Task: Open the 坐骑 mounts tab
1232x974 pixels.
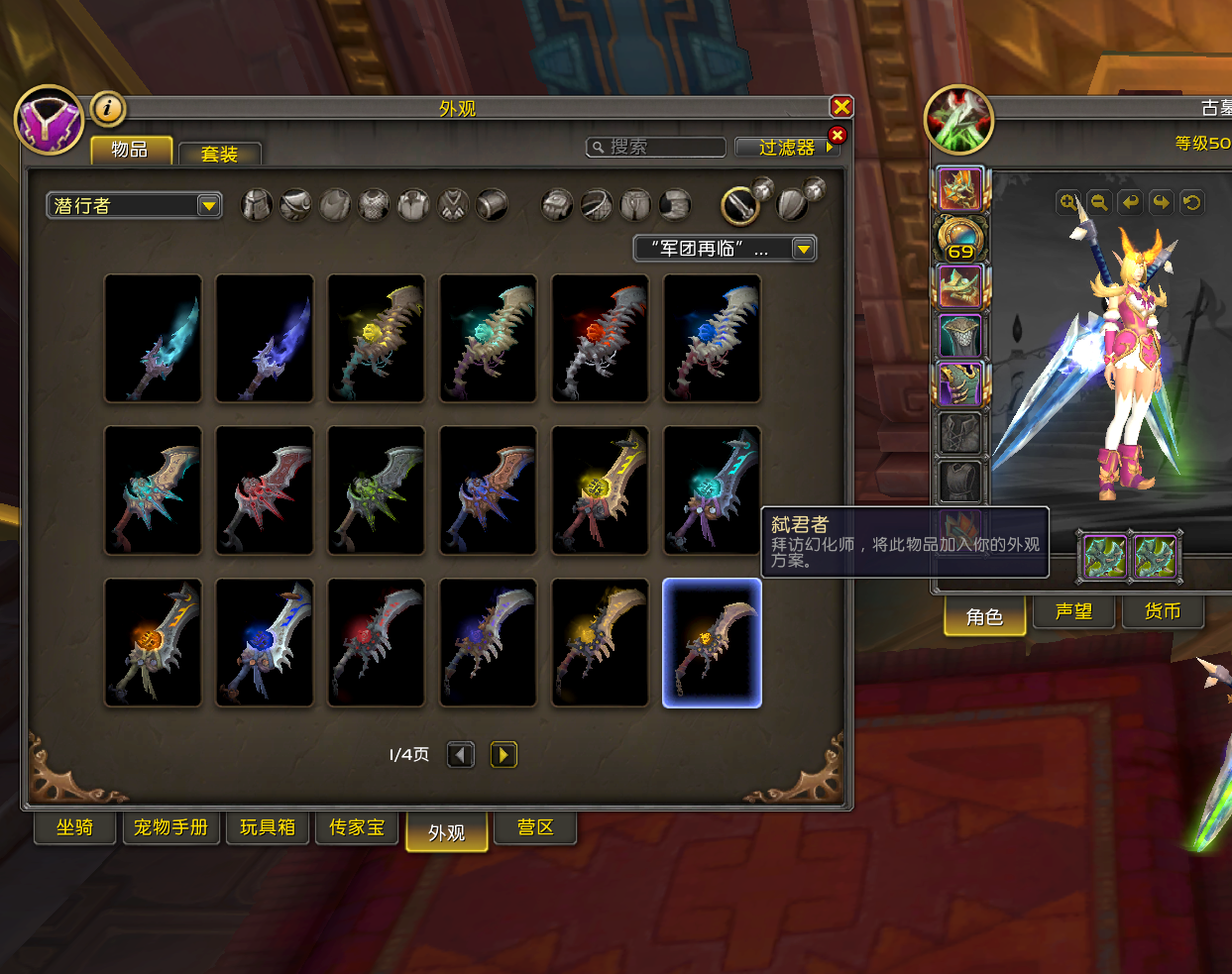Action: [74, 827]
